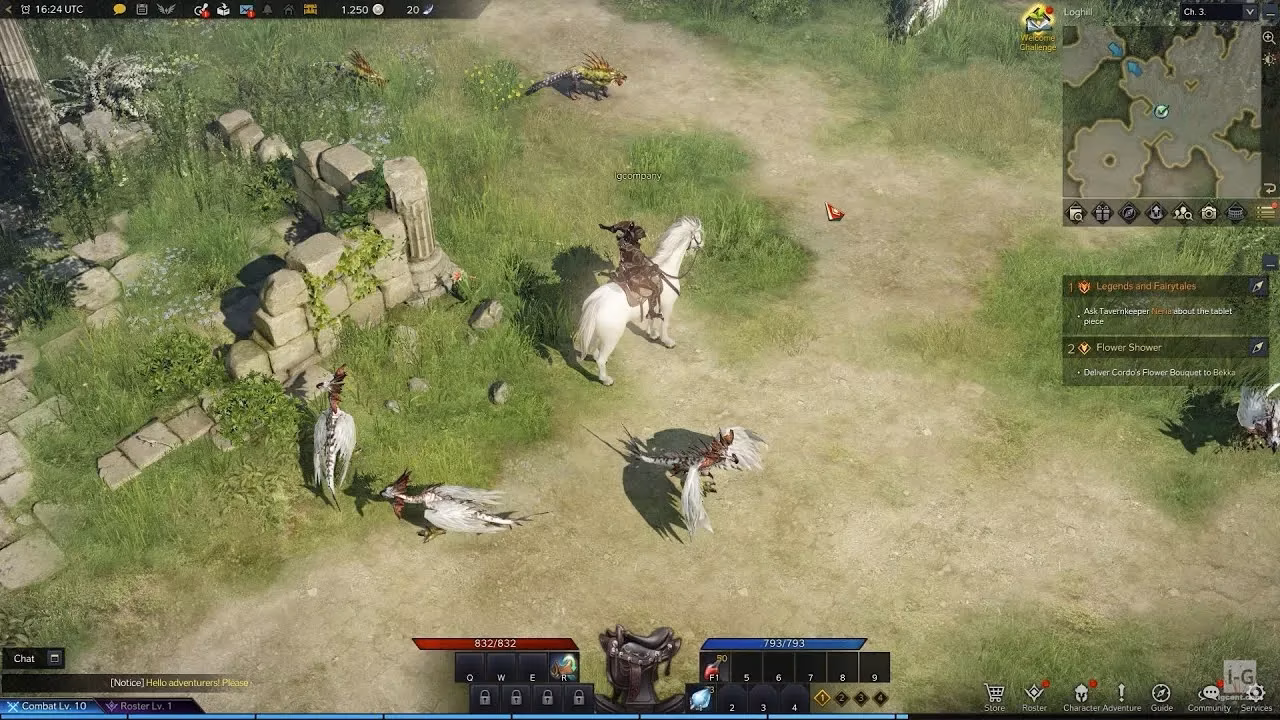Toggle the lock on the R skill slot

pos(579,697)
